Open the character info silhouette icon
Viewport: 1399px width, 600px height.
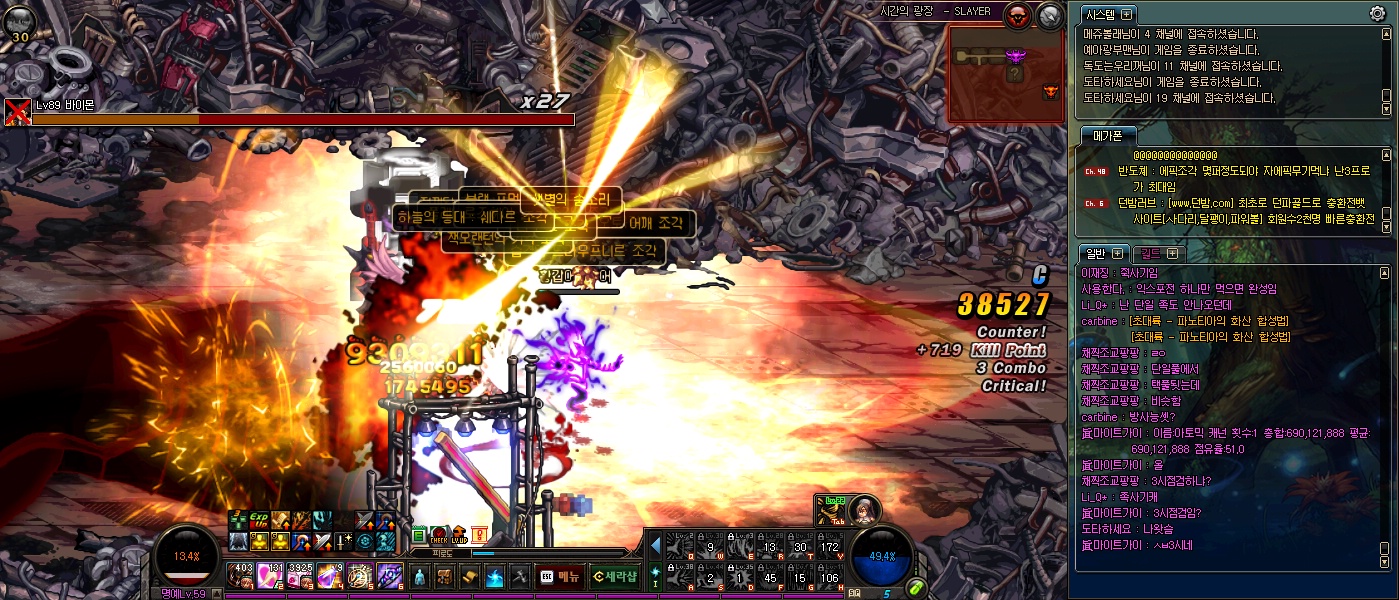420,577
